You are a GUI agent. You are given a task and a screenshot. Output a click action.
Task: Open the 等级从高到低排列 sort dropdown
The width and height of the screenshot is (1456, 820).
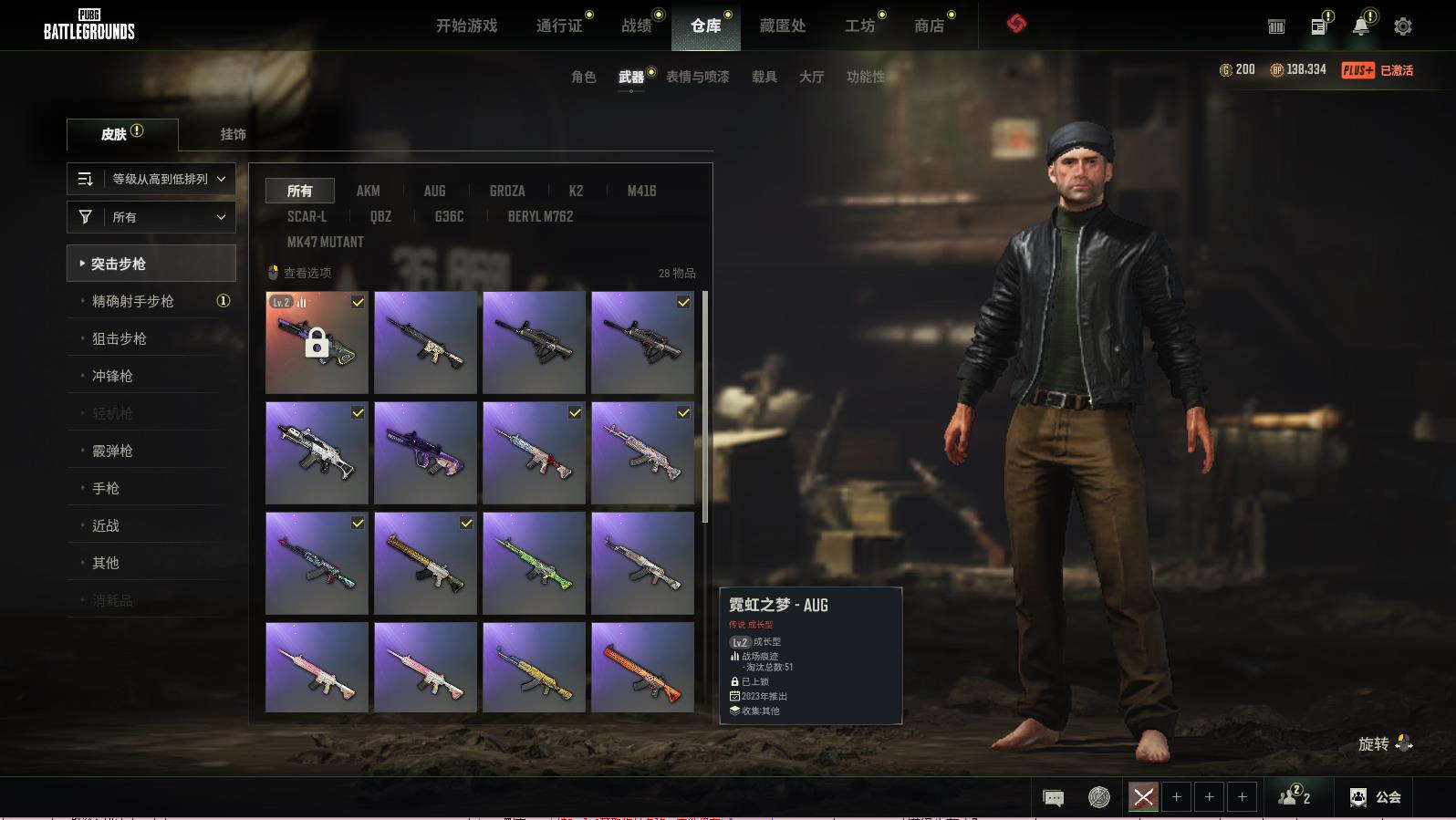(151, 179)
